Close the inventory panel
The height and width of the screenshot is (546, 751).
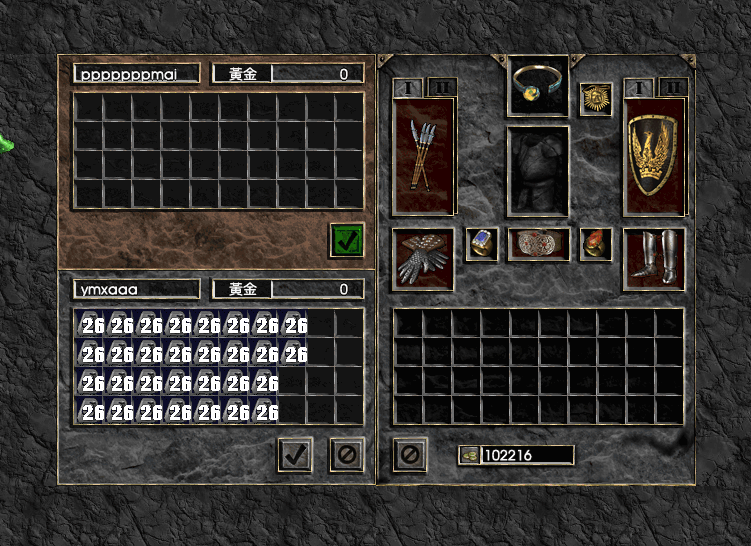pyautogui.click(x=410, y=455)
